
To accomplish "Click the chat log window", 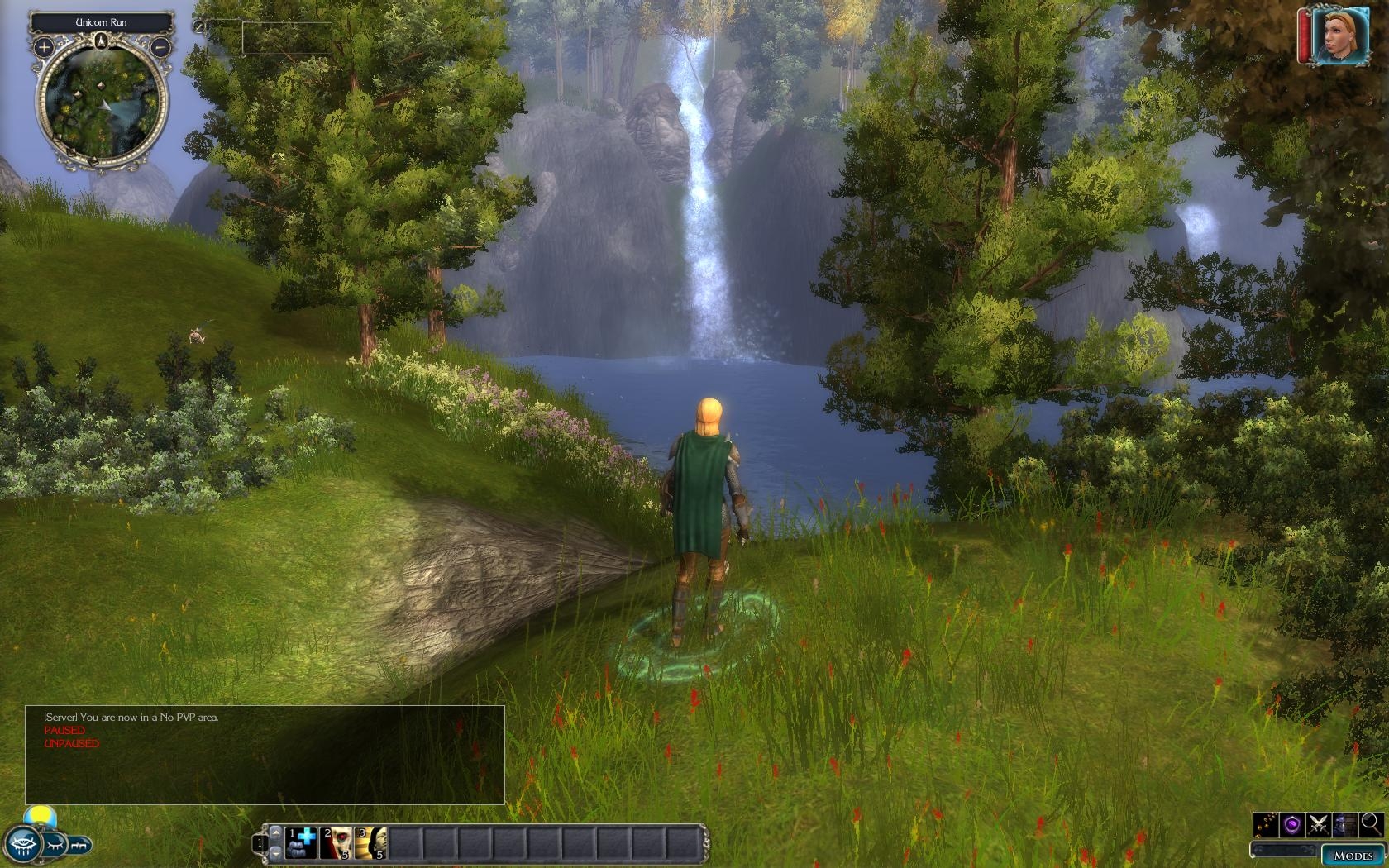I will (265, 754).
